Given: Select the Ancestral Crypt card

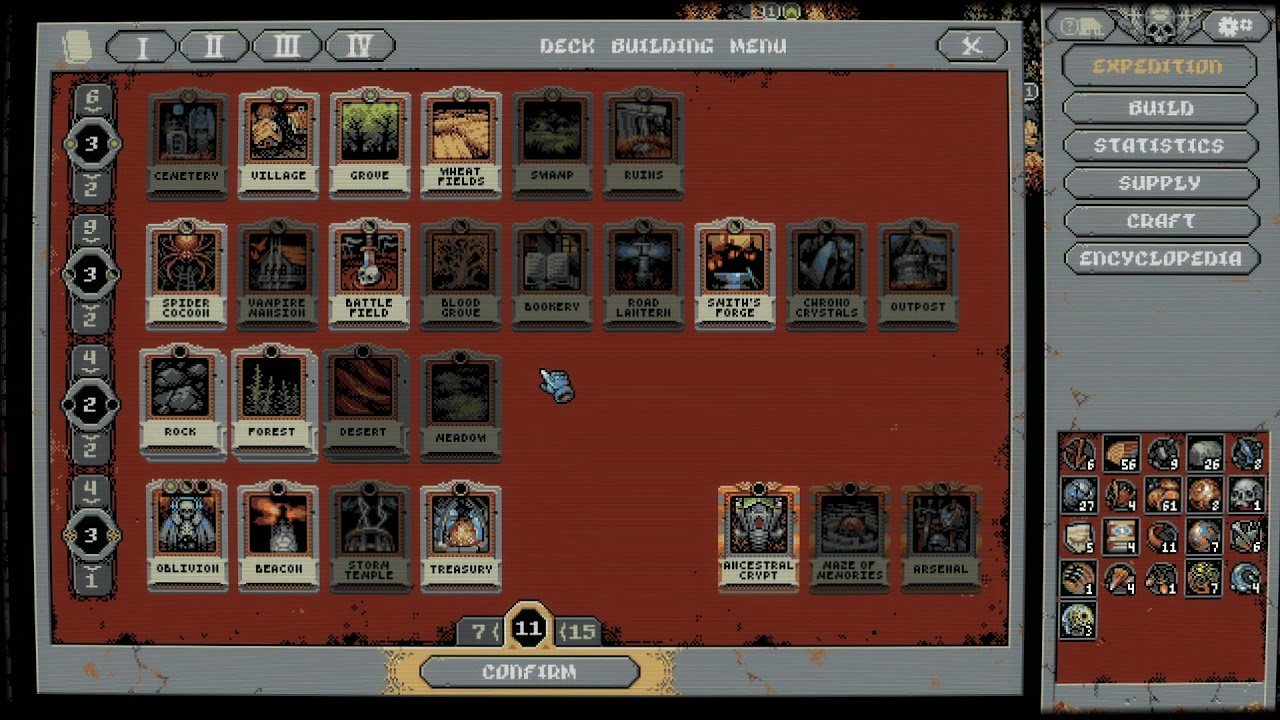Looking at the screenshot, I should (758, 537).
